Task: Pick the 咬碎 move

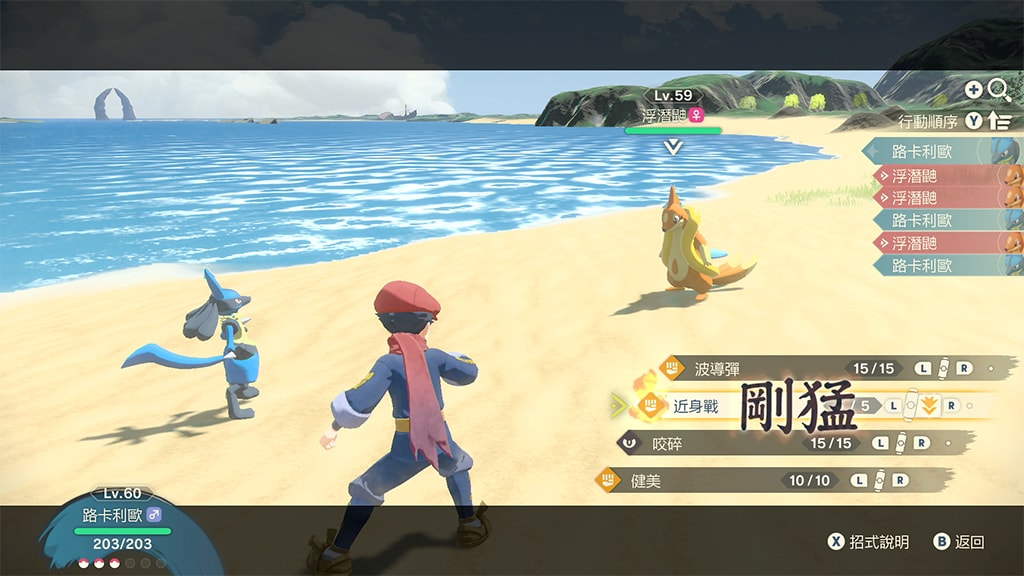Action: [x=666, y=443]
